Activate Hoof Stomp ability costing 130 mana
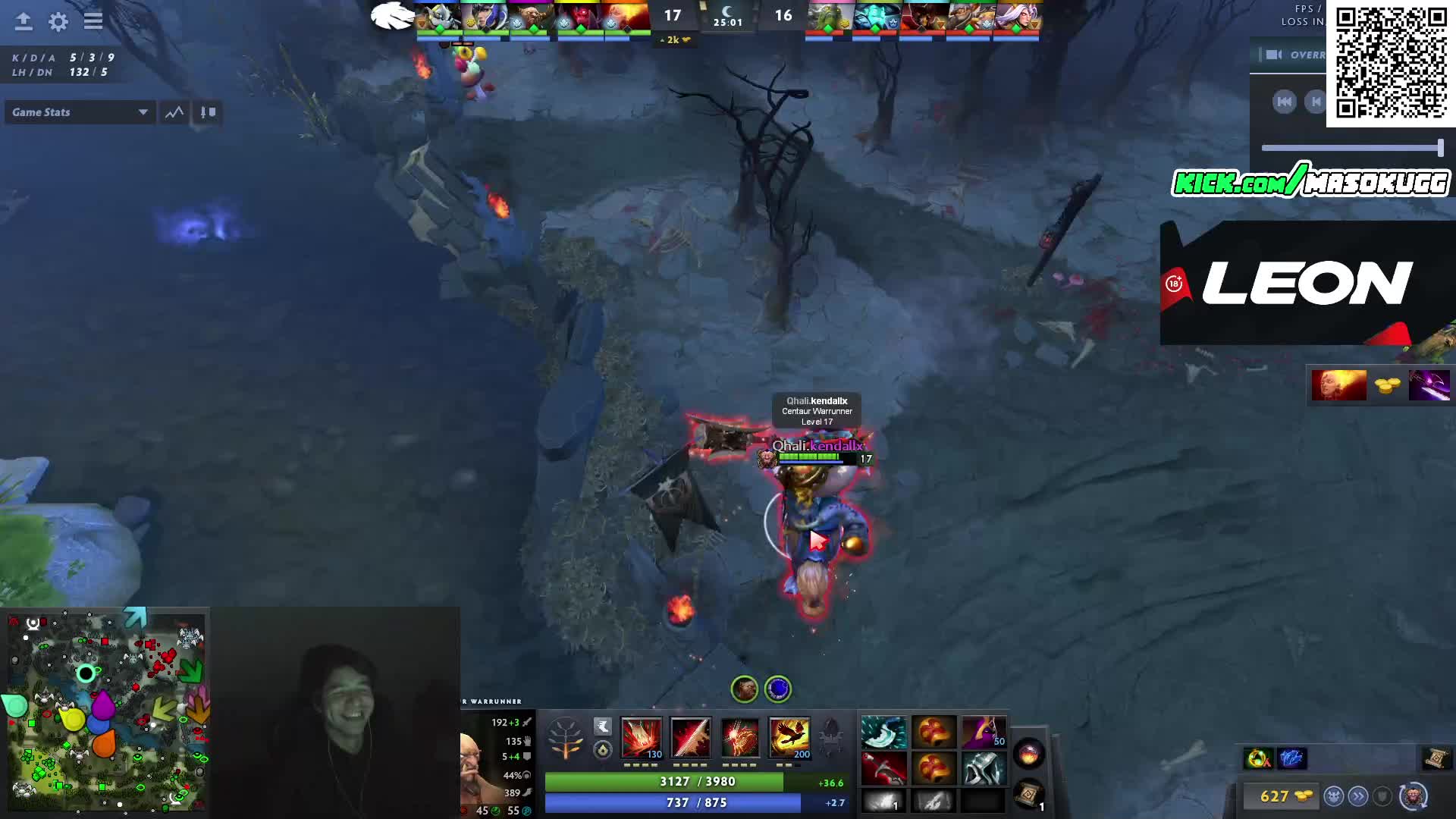This screenshot has height=819, width=1456. pyautogui.click(x=642, y=737)
